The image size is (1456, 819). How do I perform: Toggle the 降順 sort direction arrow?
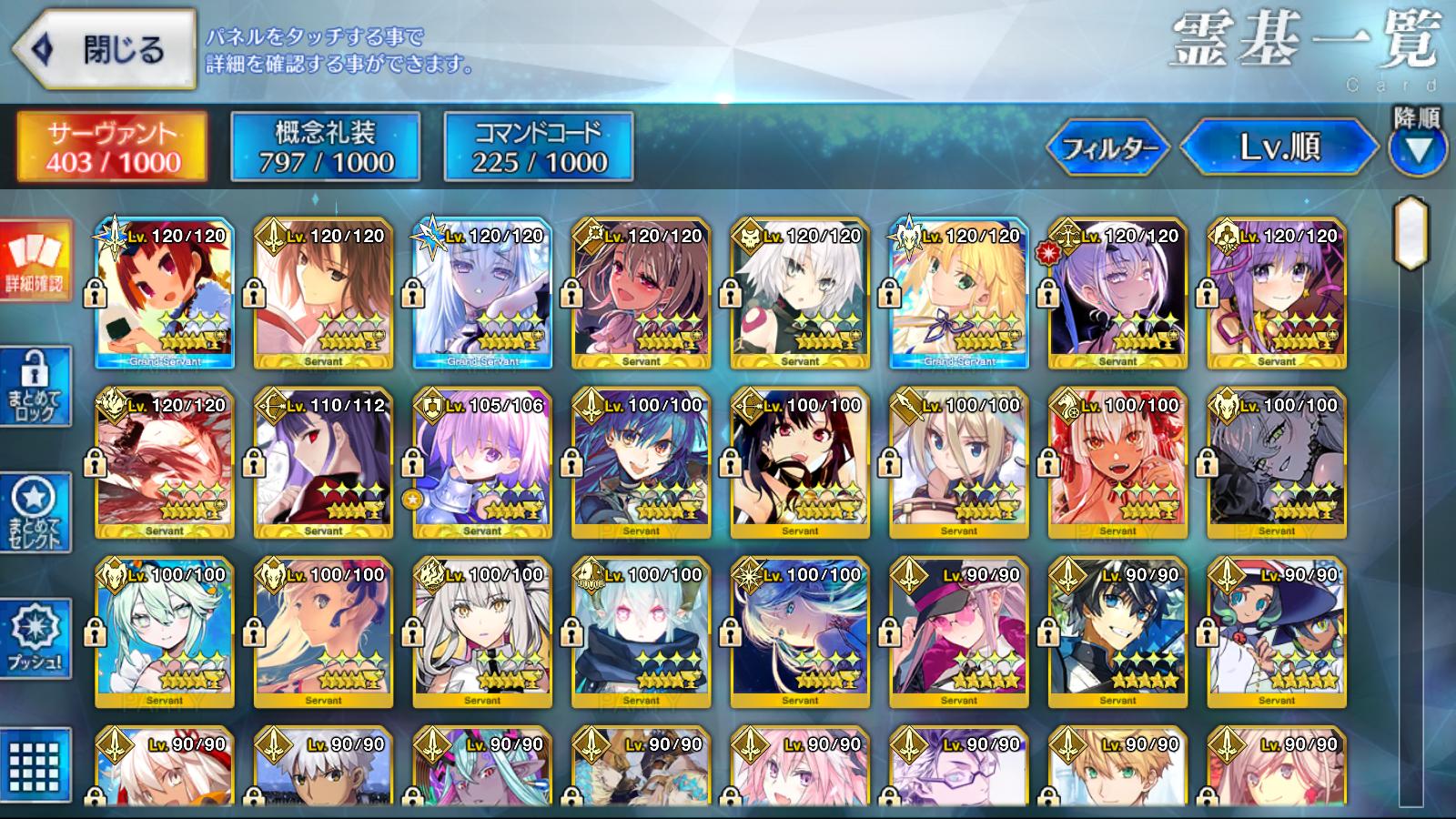tap(1417, 148)
